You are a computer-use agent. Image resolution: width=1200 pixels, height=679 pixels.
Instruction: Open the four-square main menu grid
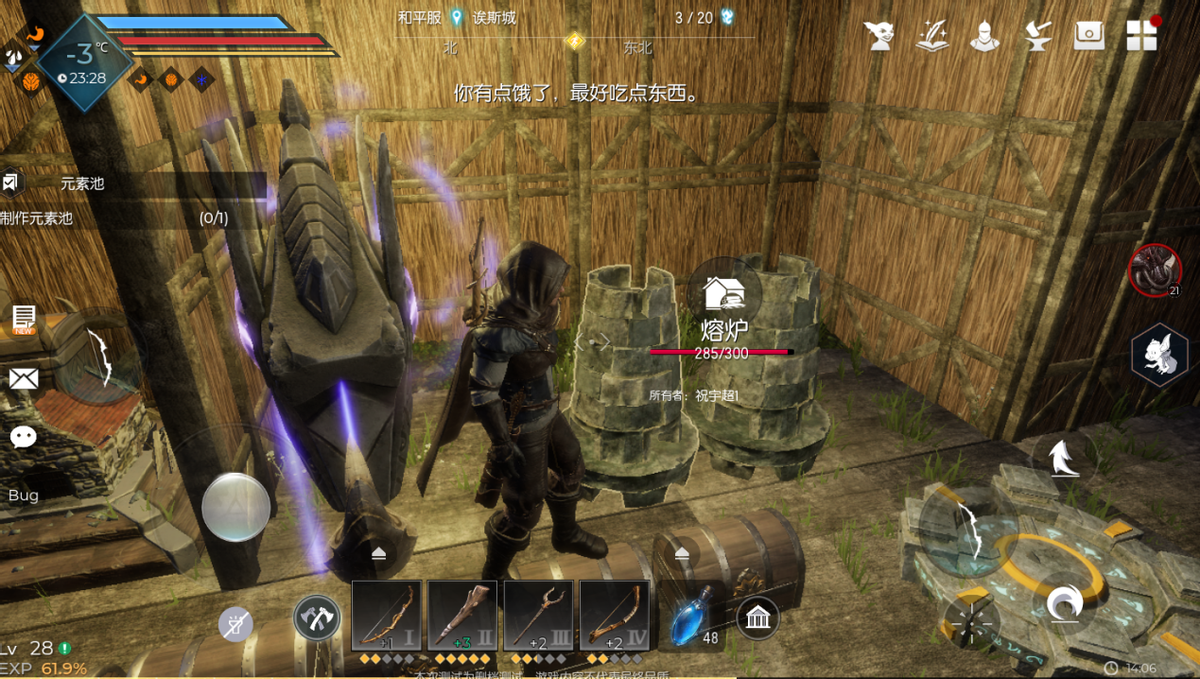1141,35
